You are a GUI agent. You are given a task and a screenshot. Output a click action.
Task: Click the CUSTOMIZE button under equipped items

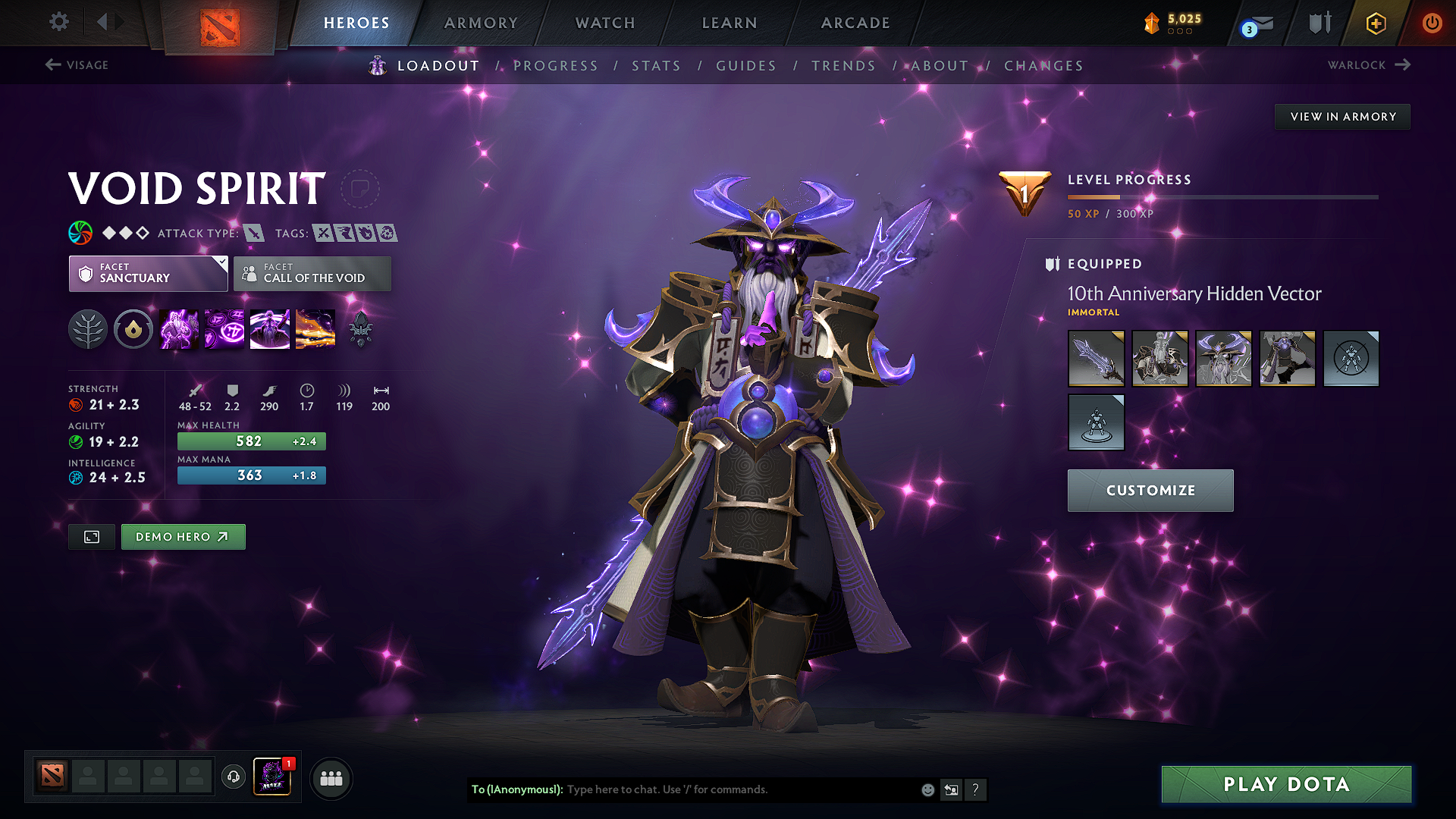pos(1150,490)
